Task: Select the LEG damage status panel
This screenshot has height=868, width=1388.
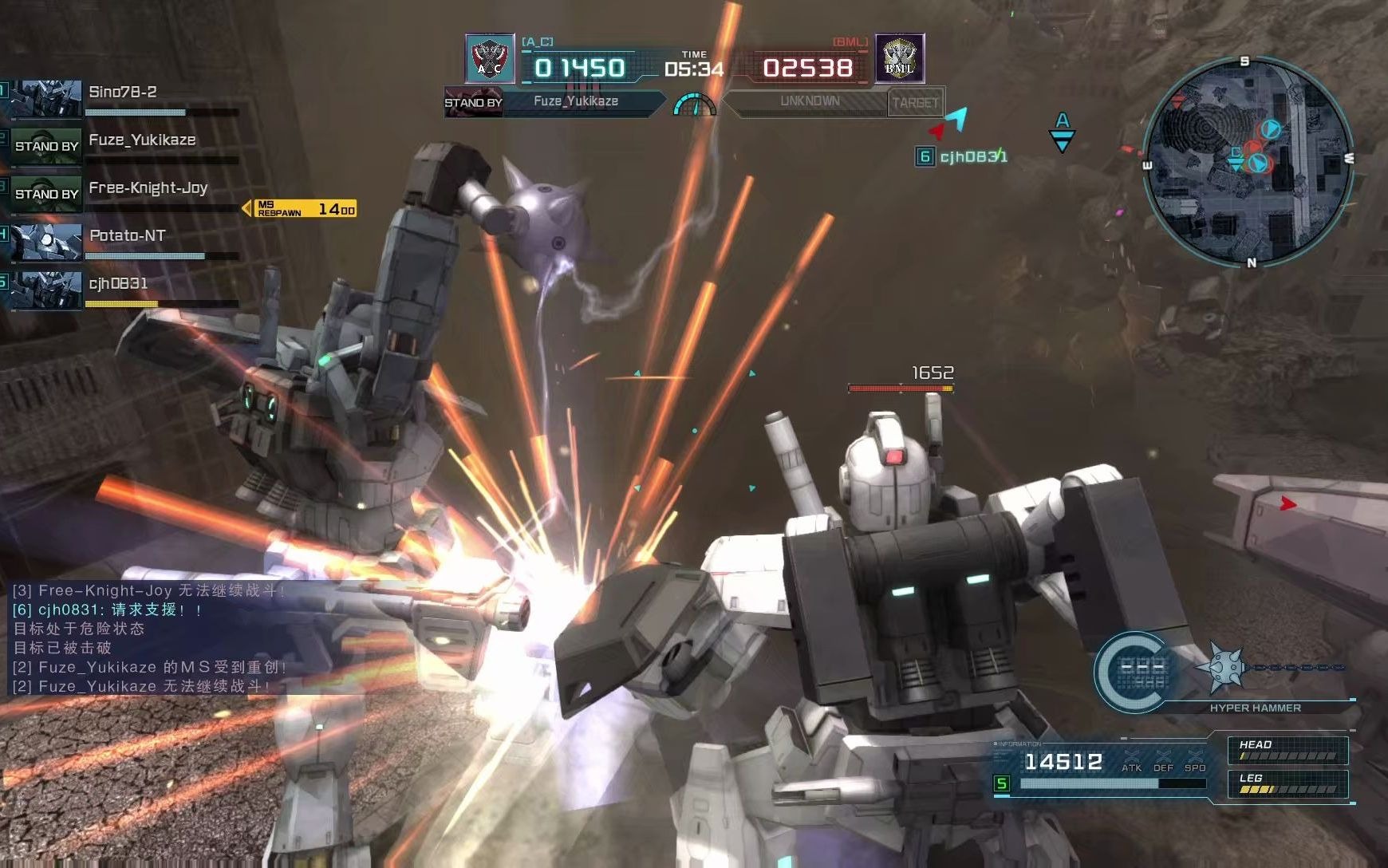Action: tap(1287, 783)
